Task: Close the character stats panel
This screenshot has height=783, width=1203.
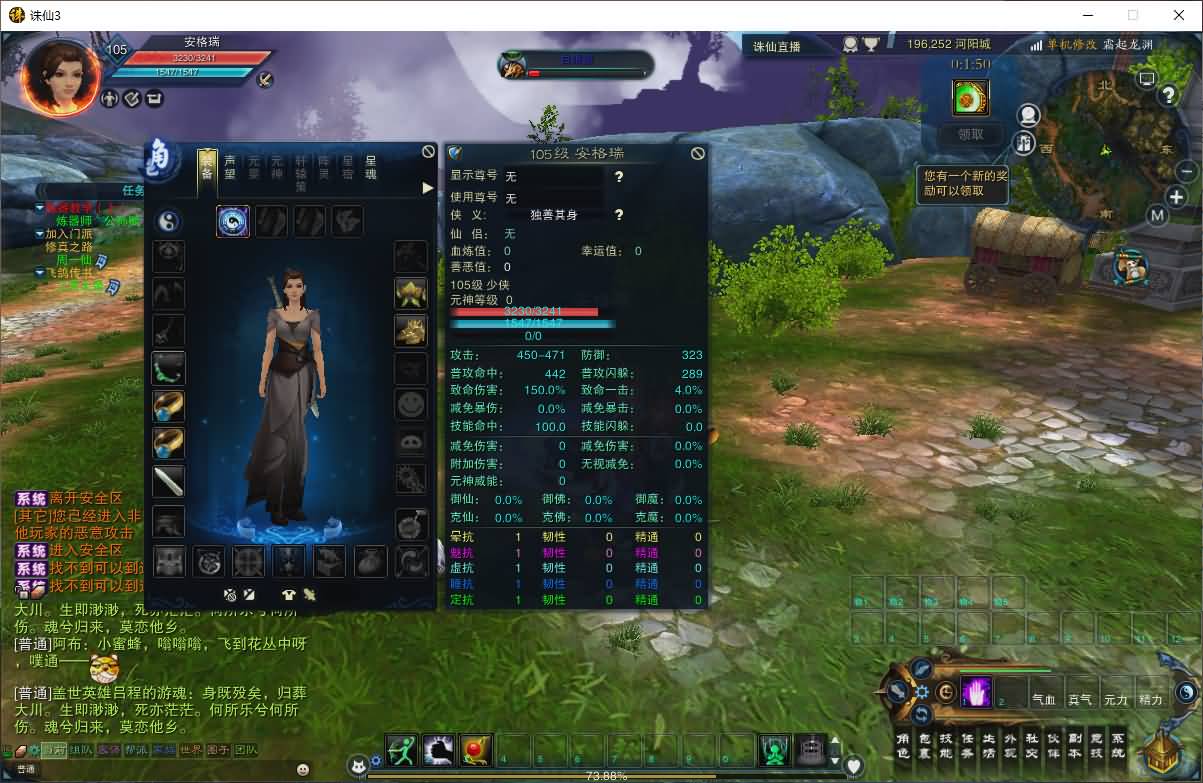Action: (x=698, y=153)
